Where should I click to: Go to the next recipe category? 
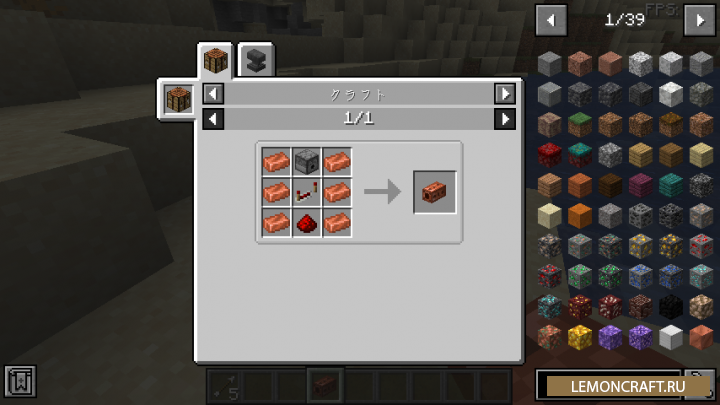click(x=505, y=94)
